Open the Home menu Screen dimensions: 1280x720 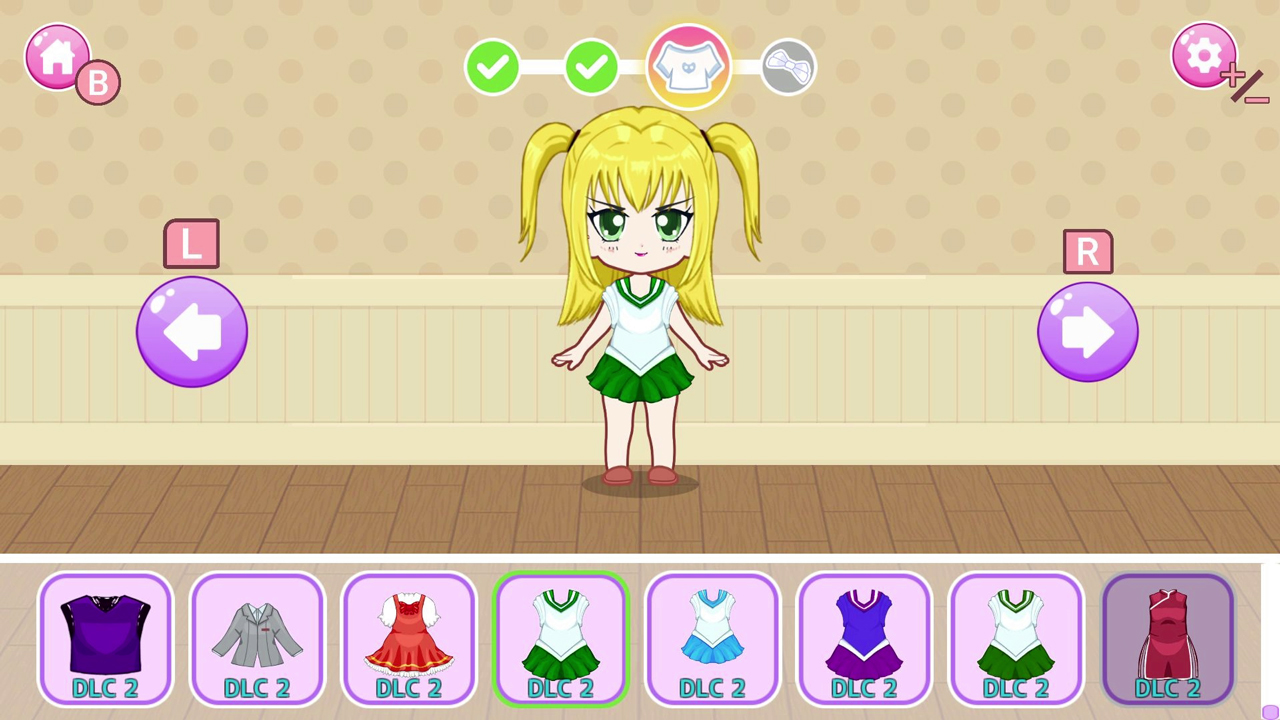click(57, 57)
